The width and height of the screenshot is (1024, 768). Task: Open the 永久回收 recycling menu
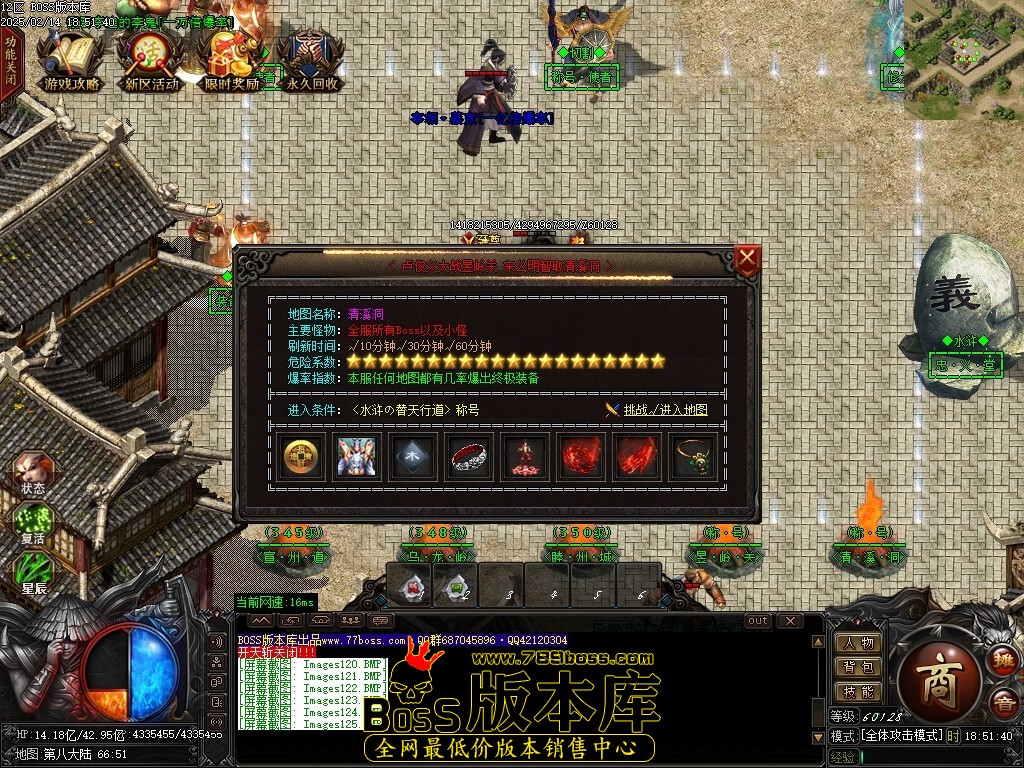[x=311, y=62]
